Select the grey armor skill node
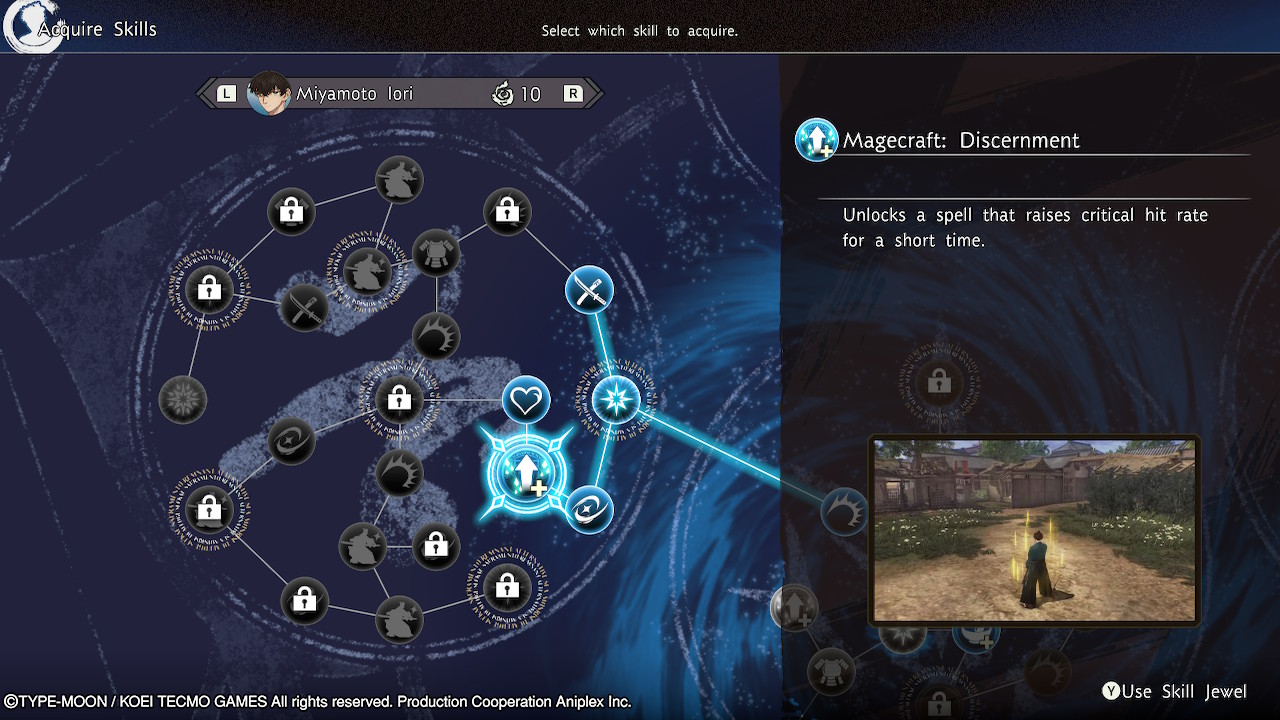The image size is (1280, 720). (x=436, y=252)
